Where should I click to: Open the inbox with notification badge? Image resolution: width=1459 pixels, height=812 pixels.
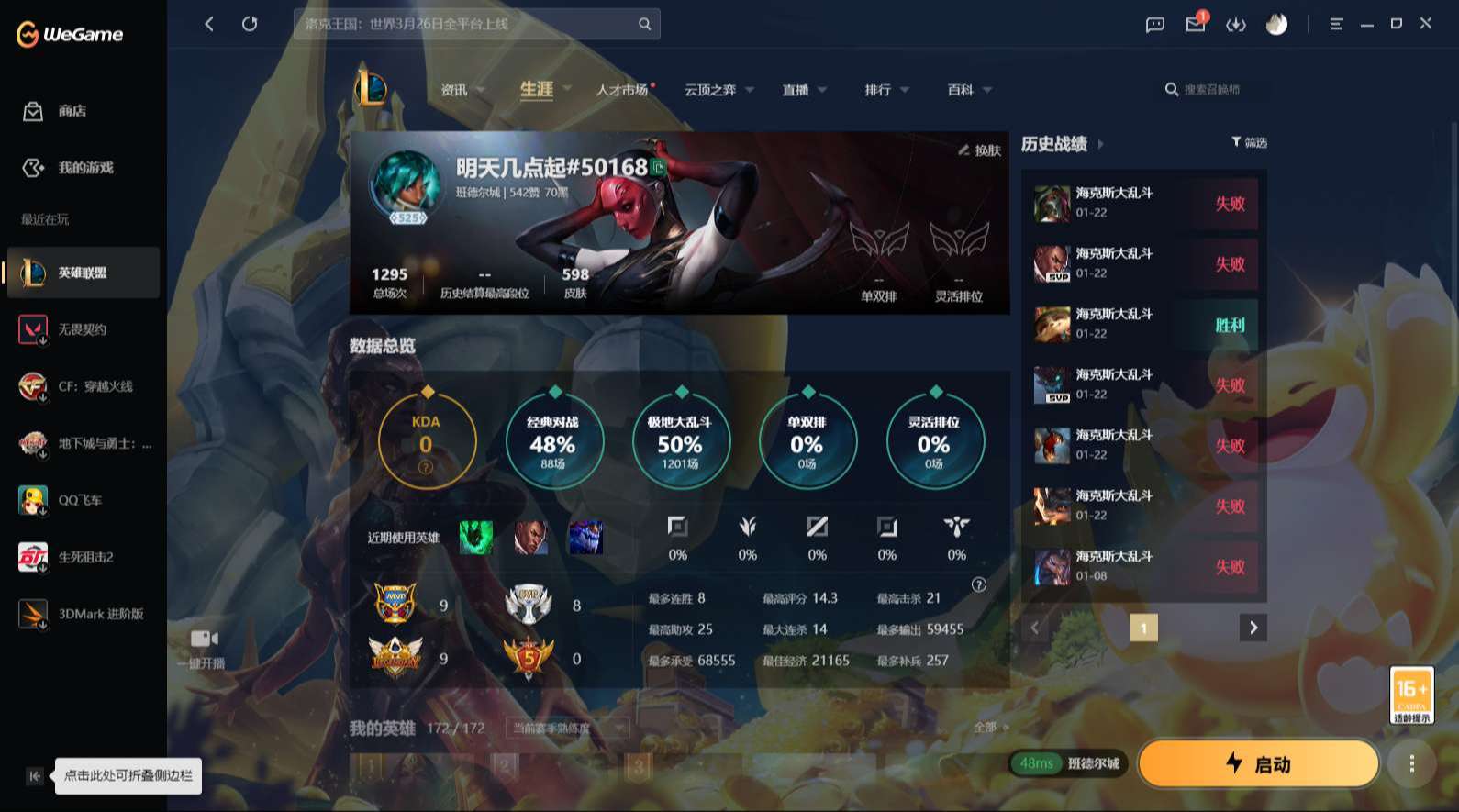click(1195, 24)
